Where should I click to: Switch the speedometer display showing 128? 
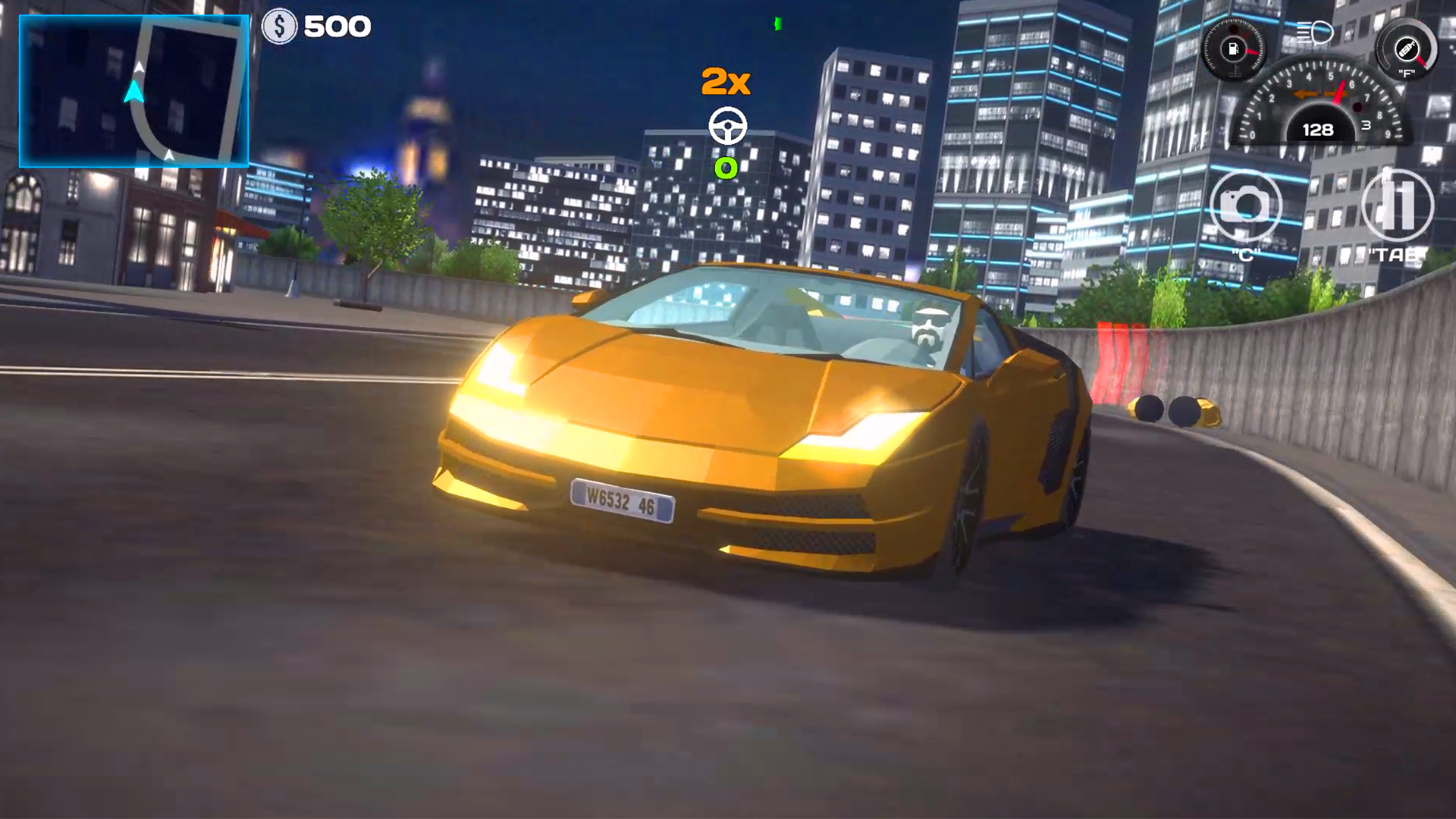tap(1317, 130)
